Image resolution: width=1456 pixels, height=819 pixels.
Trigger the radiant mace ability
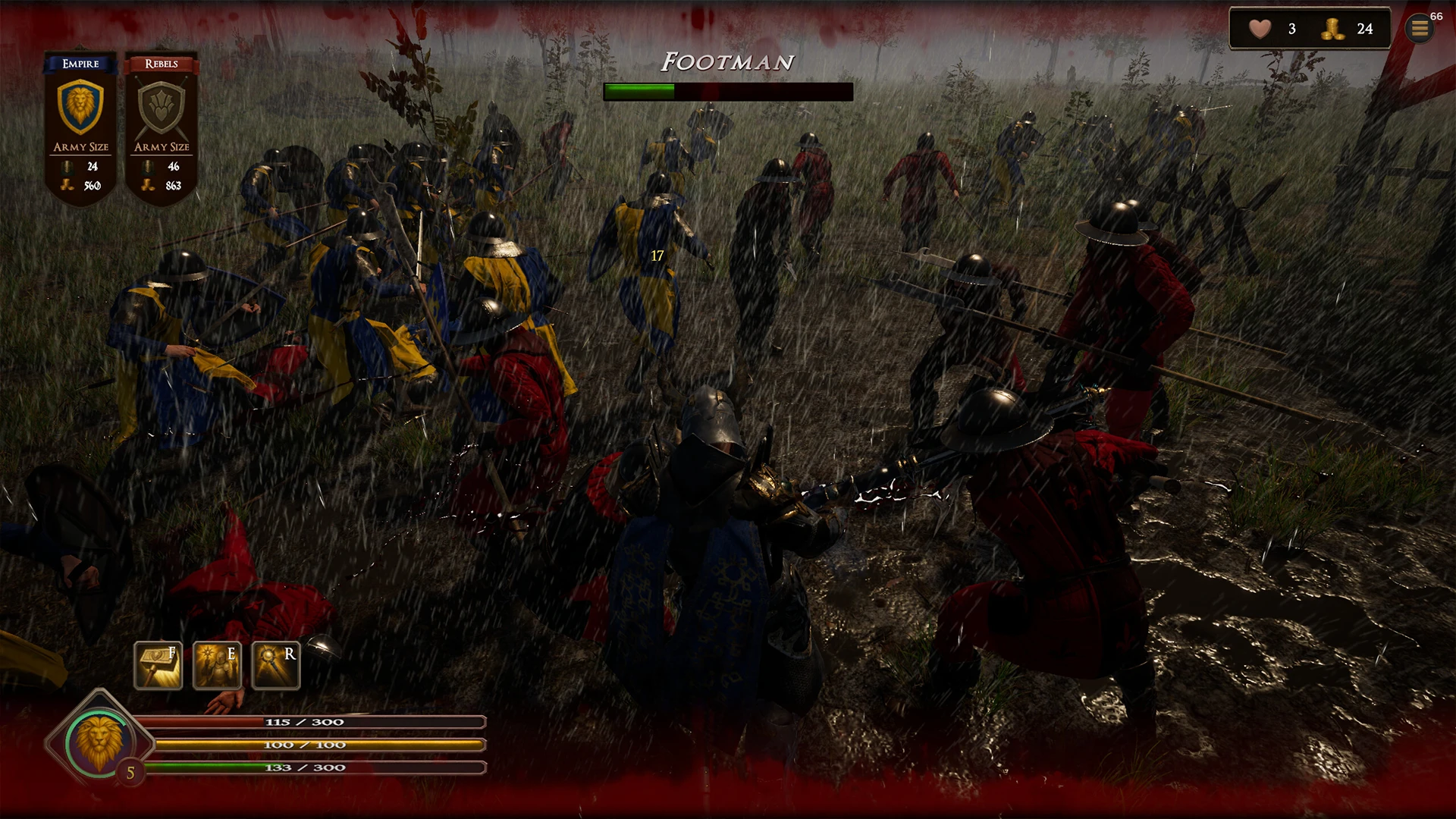(x=275, y=665)
